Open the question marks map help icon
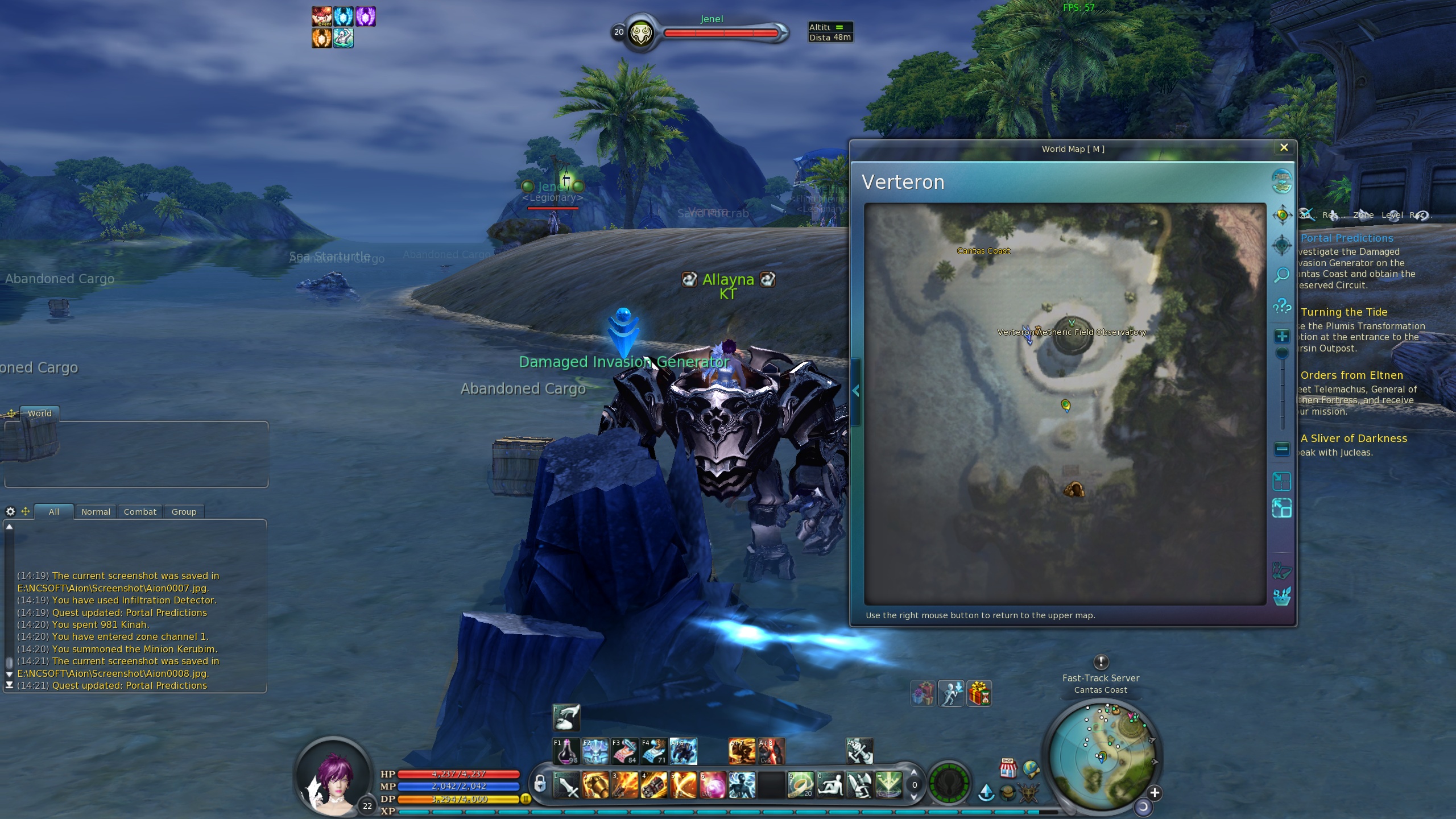Image resolution: width=1456 pixels, height=819 pixels. tap(1282, 307)
